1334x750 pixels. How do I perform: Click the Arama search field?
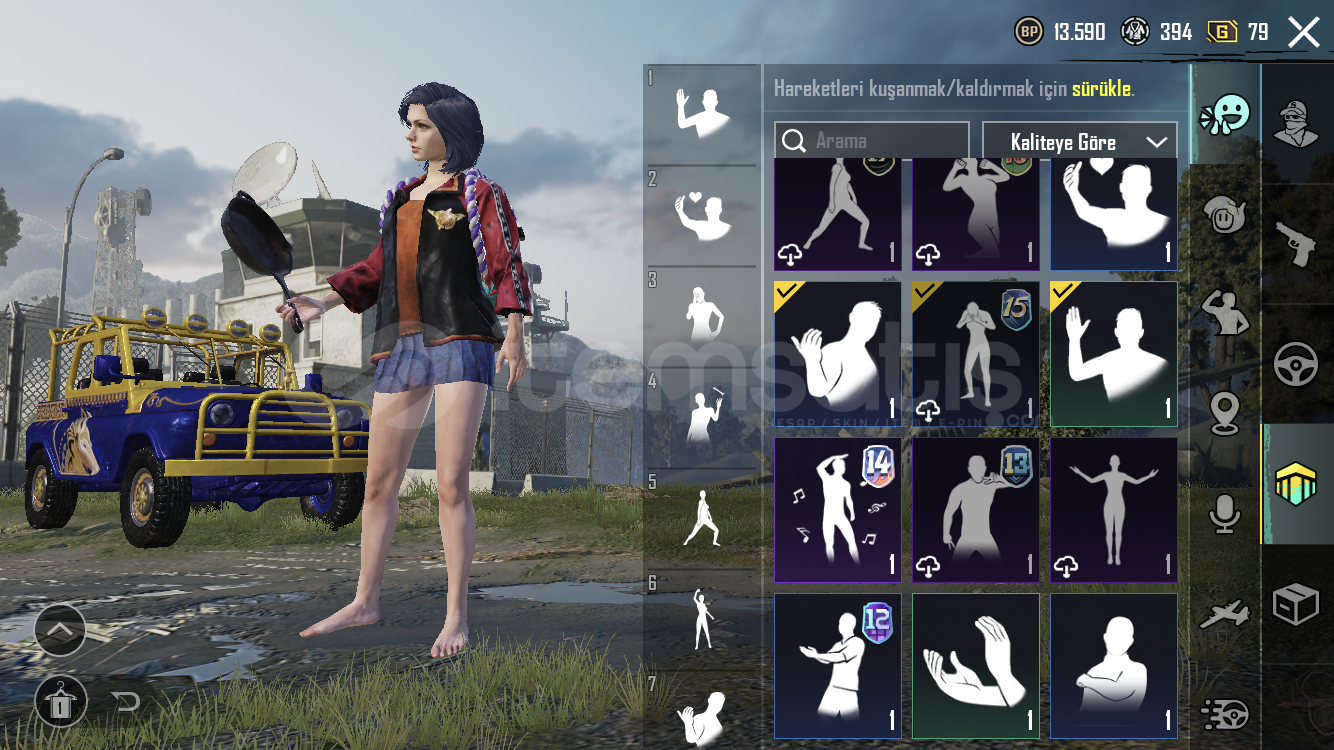(x=872, y=141)
